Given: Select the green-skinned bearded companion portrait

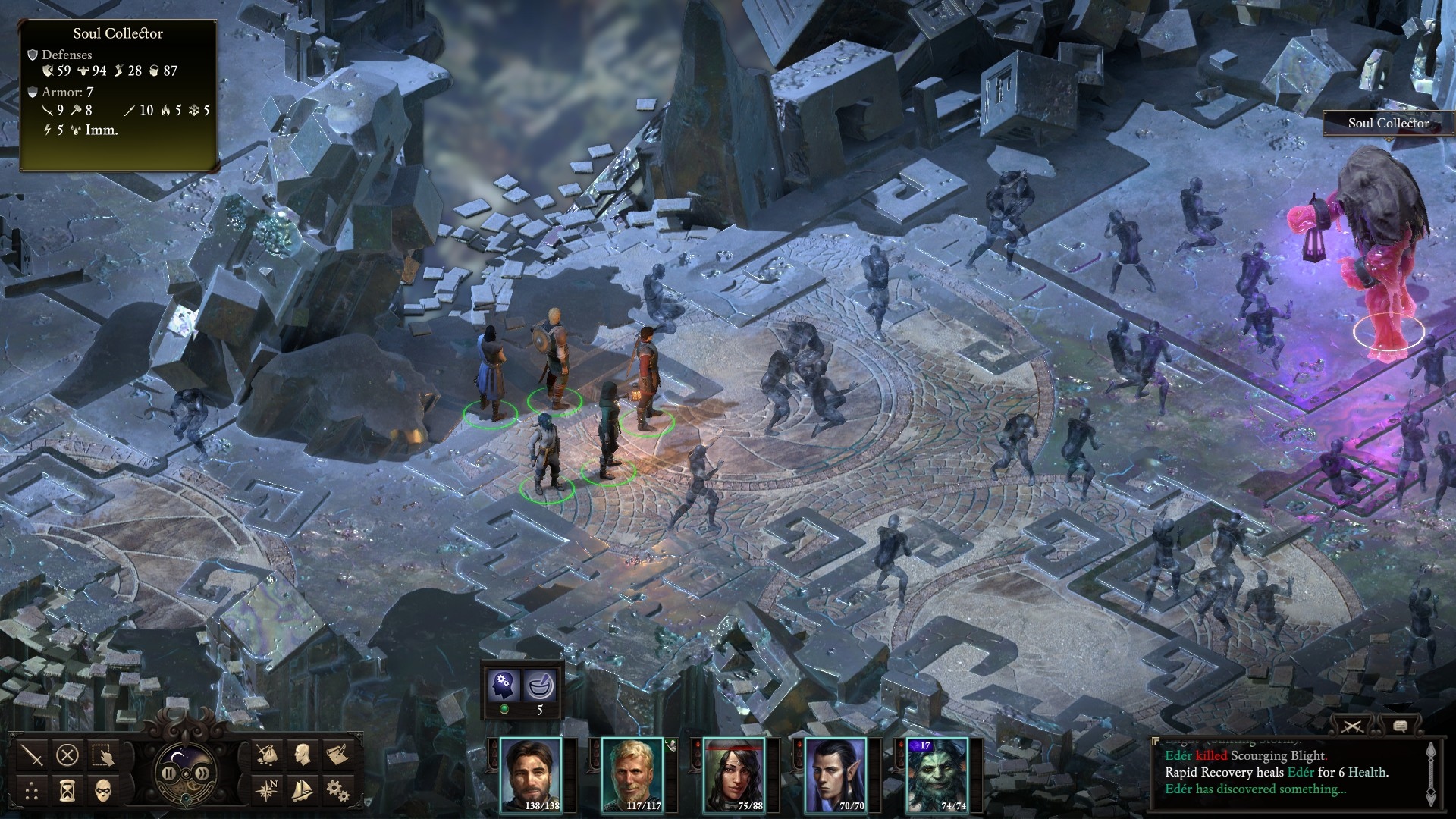Looking at the screenshot, I should [937, 774].
